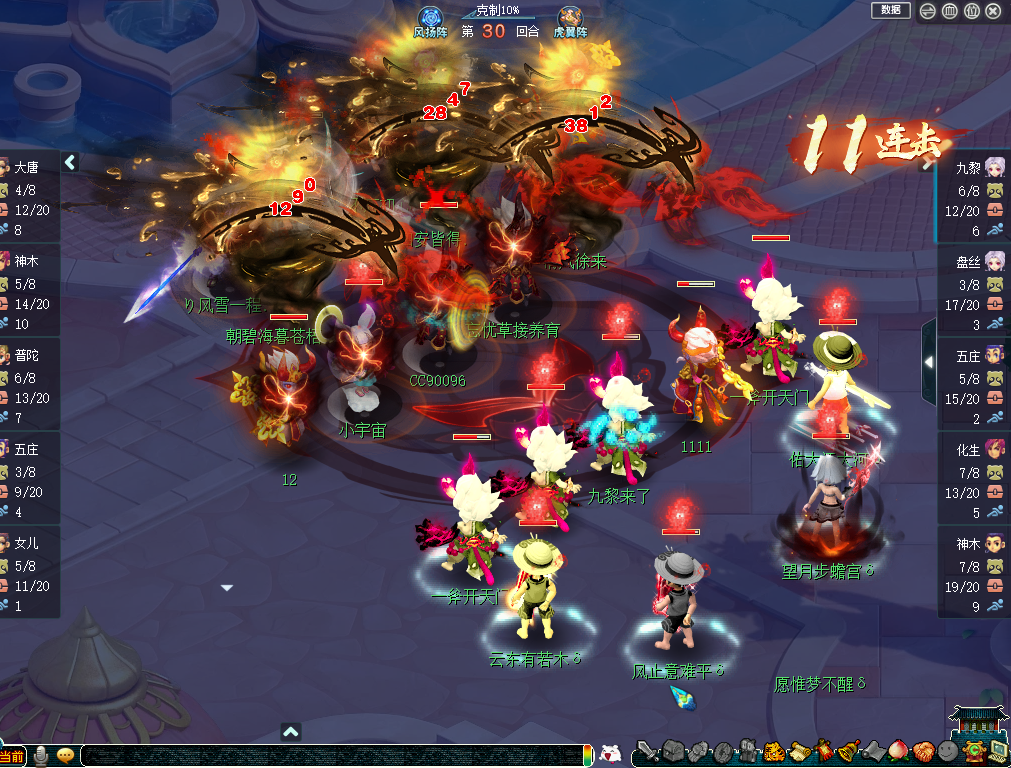Expand the chat box with the up arrow
1011x768 pixels.
coord(290,732)
